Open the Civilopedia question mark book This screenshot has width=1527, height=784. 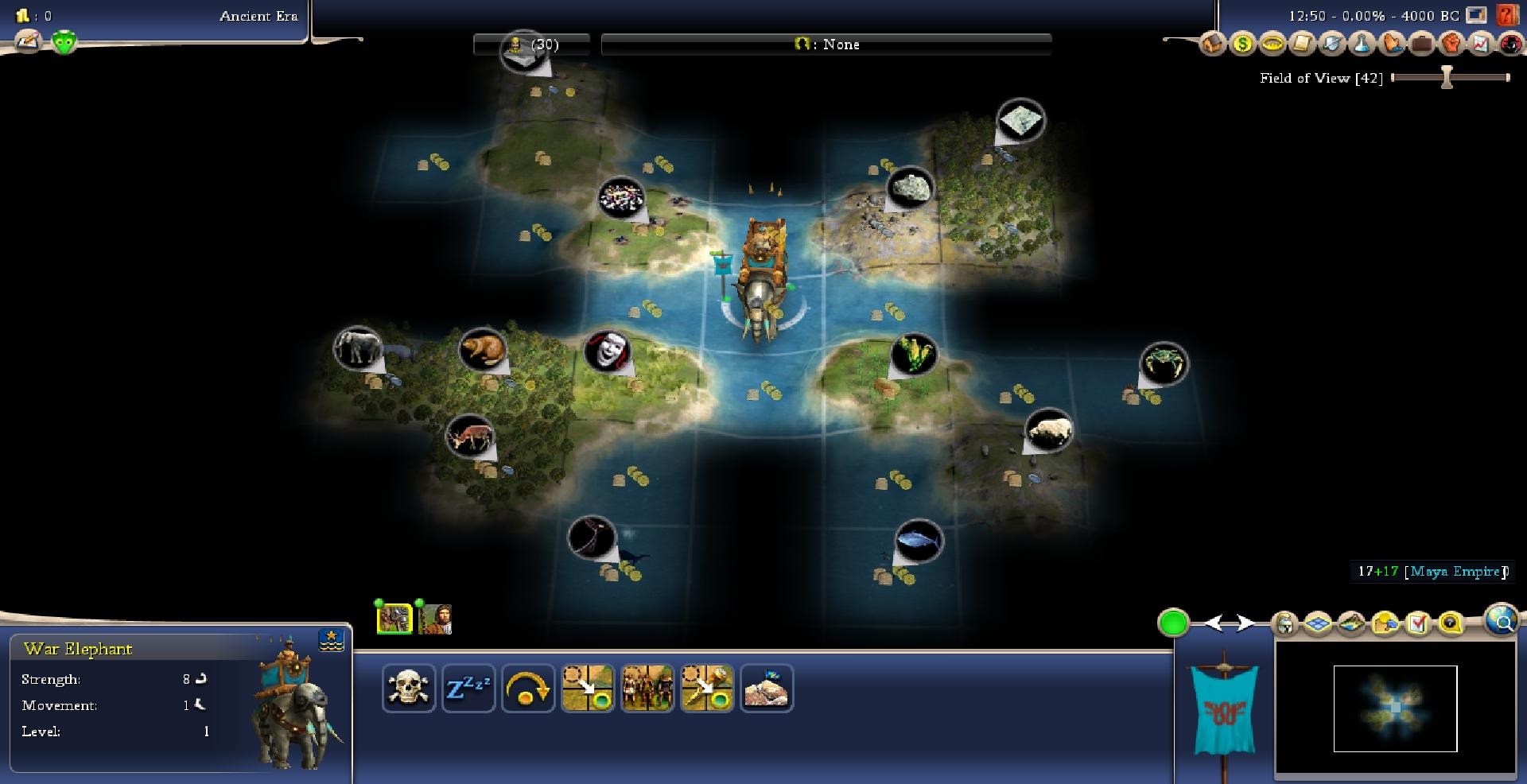1506,15
